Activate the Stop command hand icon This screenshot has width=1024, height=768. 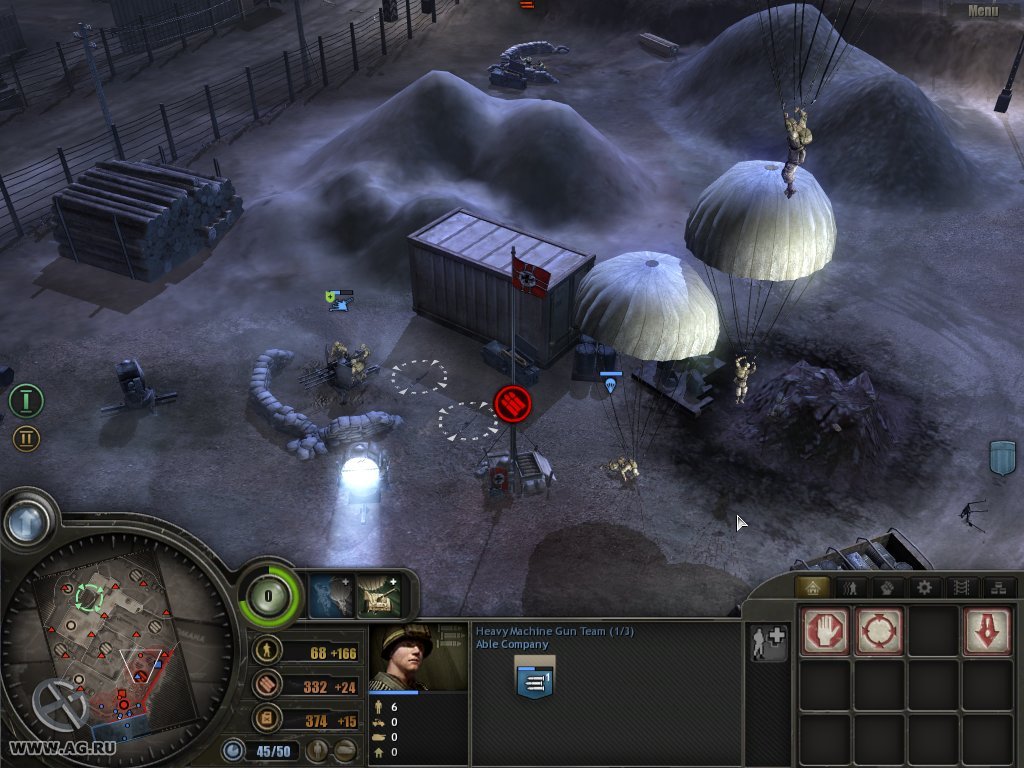click(x=825, y=631)
